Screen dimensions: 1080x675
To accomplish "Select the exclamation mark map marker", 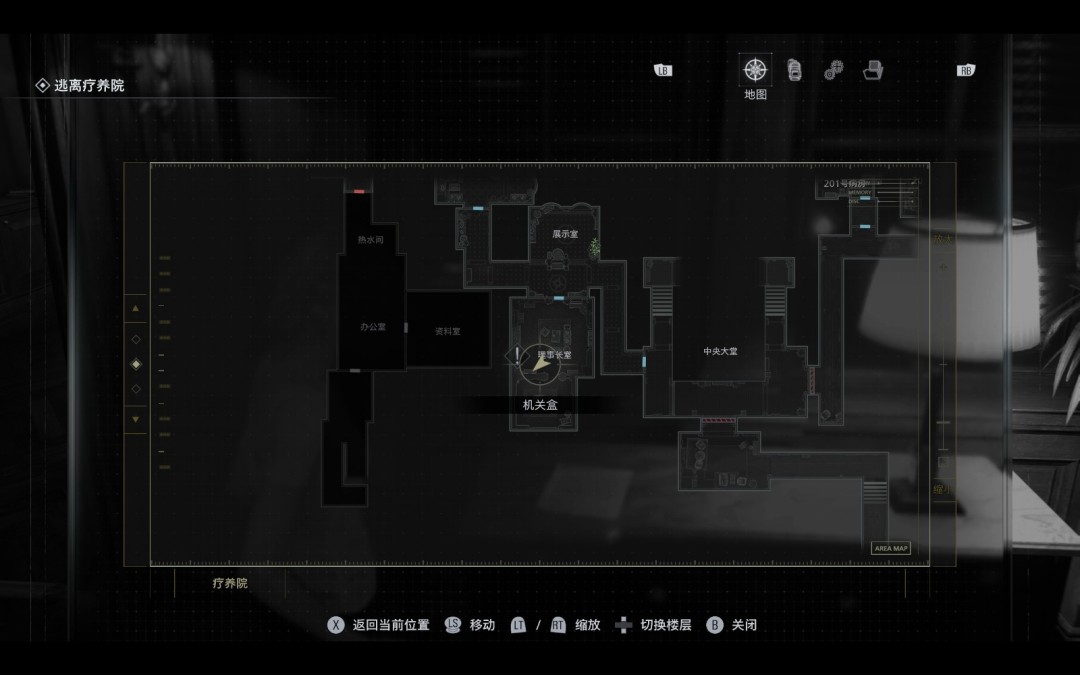I will pos(517,355).
